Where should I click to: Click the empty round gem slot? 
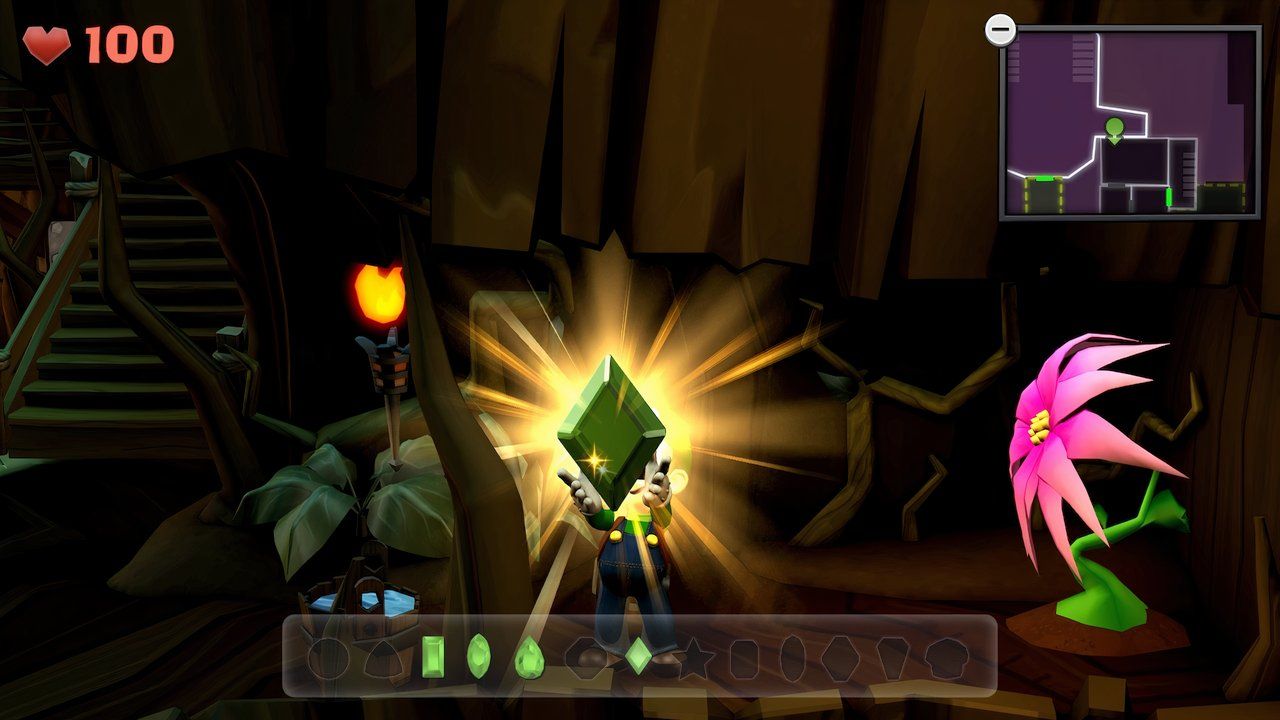[328, 658]
